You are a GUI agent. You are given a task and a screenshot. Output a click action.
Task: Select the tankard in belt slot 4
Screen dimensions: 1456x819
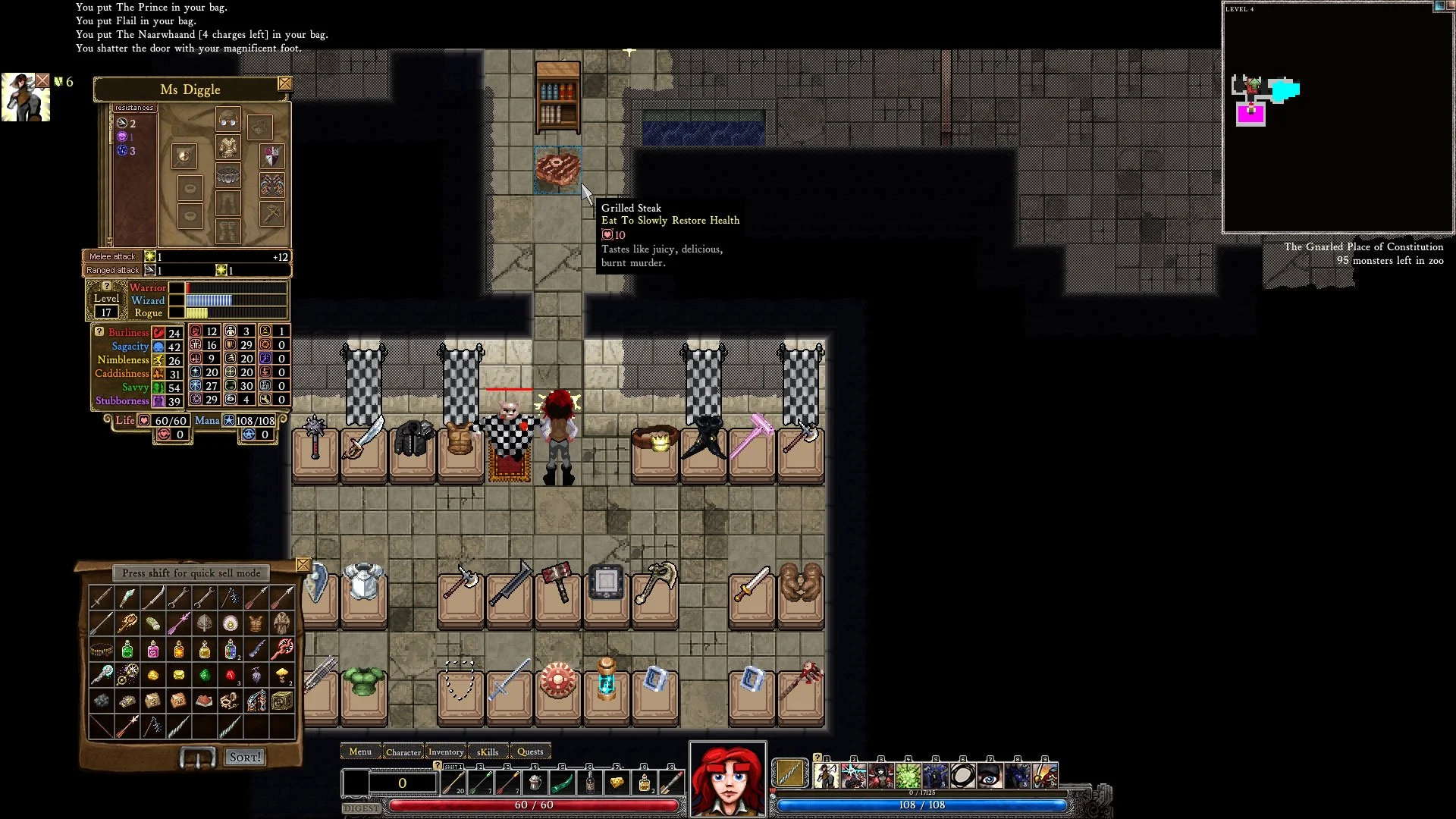click(535, 782)
